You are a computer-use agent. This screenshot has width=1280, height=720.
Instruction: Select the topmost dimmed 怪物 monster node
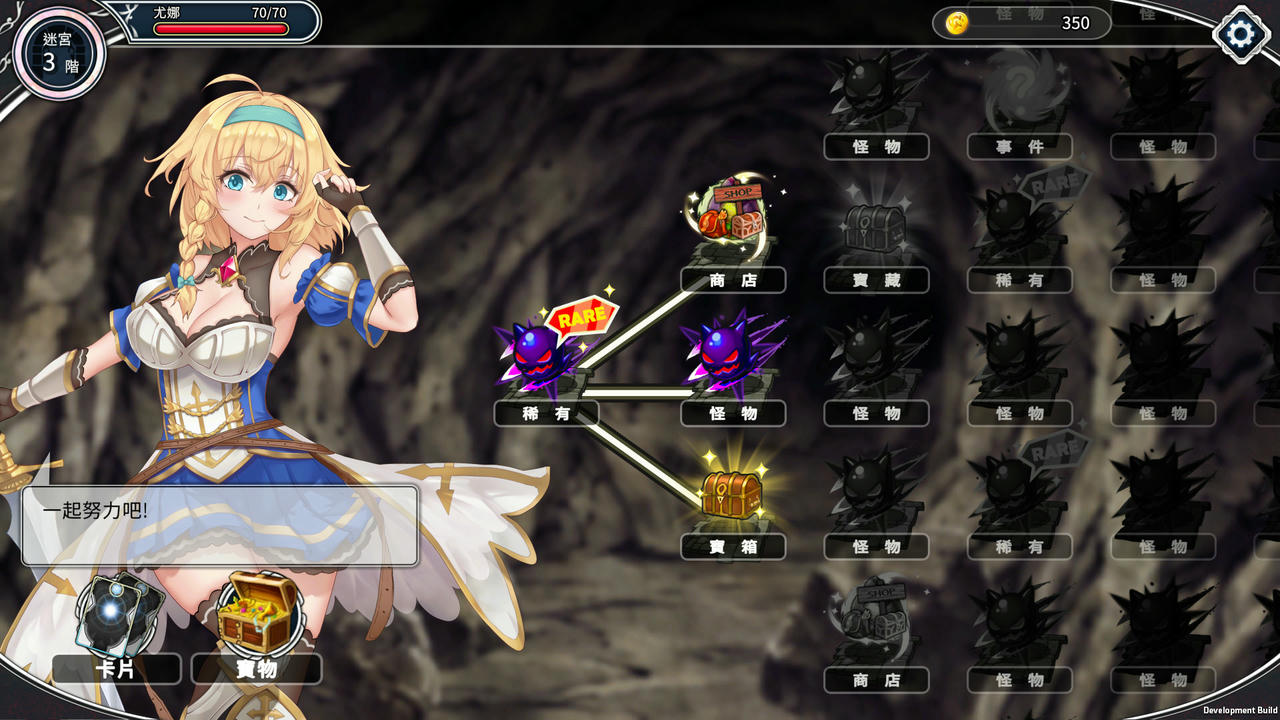pos(876,90)
